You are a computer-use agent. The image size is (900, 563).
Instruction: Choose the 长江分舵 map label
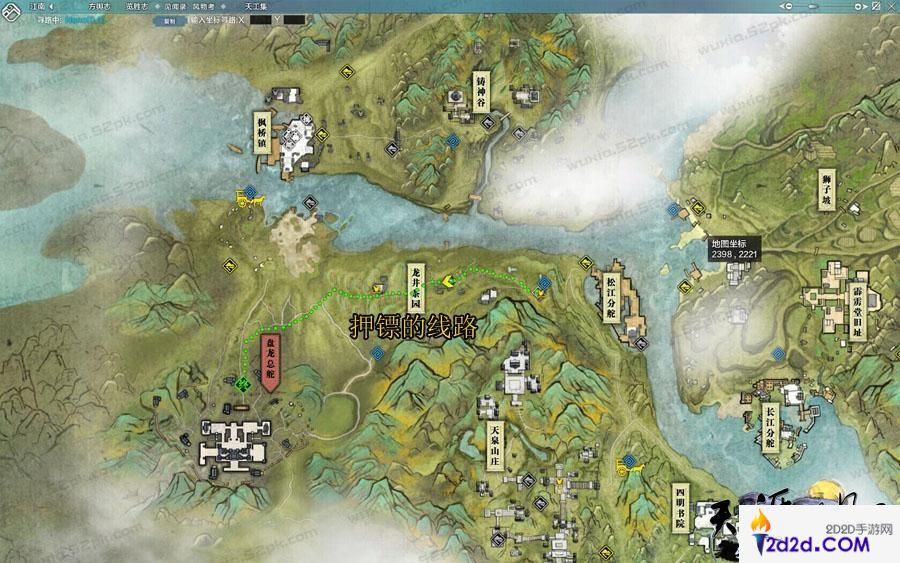point(769,428)
